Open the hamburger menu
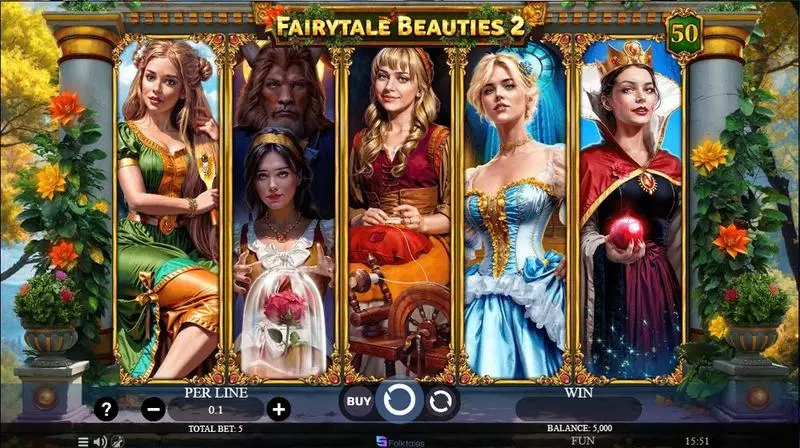The height and width of the screenshot is (448, 800). point(83,440)
